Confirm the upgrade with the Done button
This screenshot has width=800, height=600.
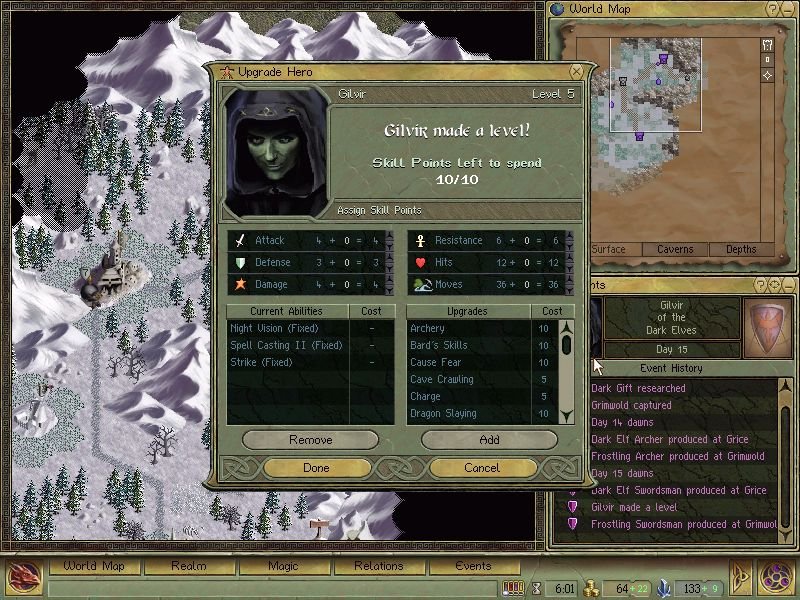point(315,467)
